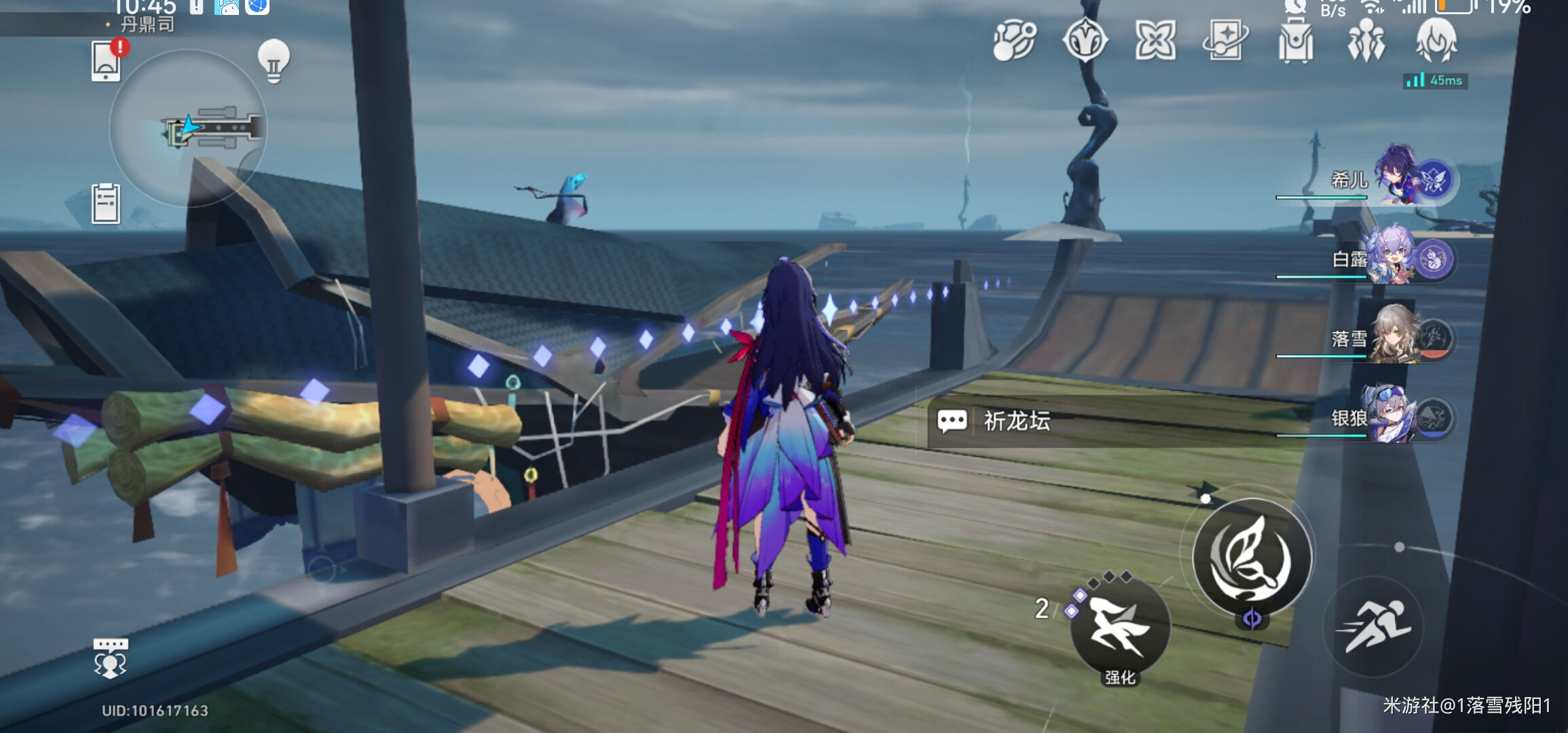Open the phone menu with red alert

point(107,61)
